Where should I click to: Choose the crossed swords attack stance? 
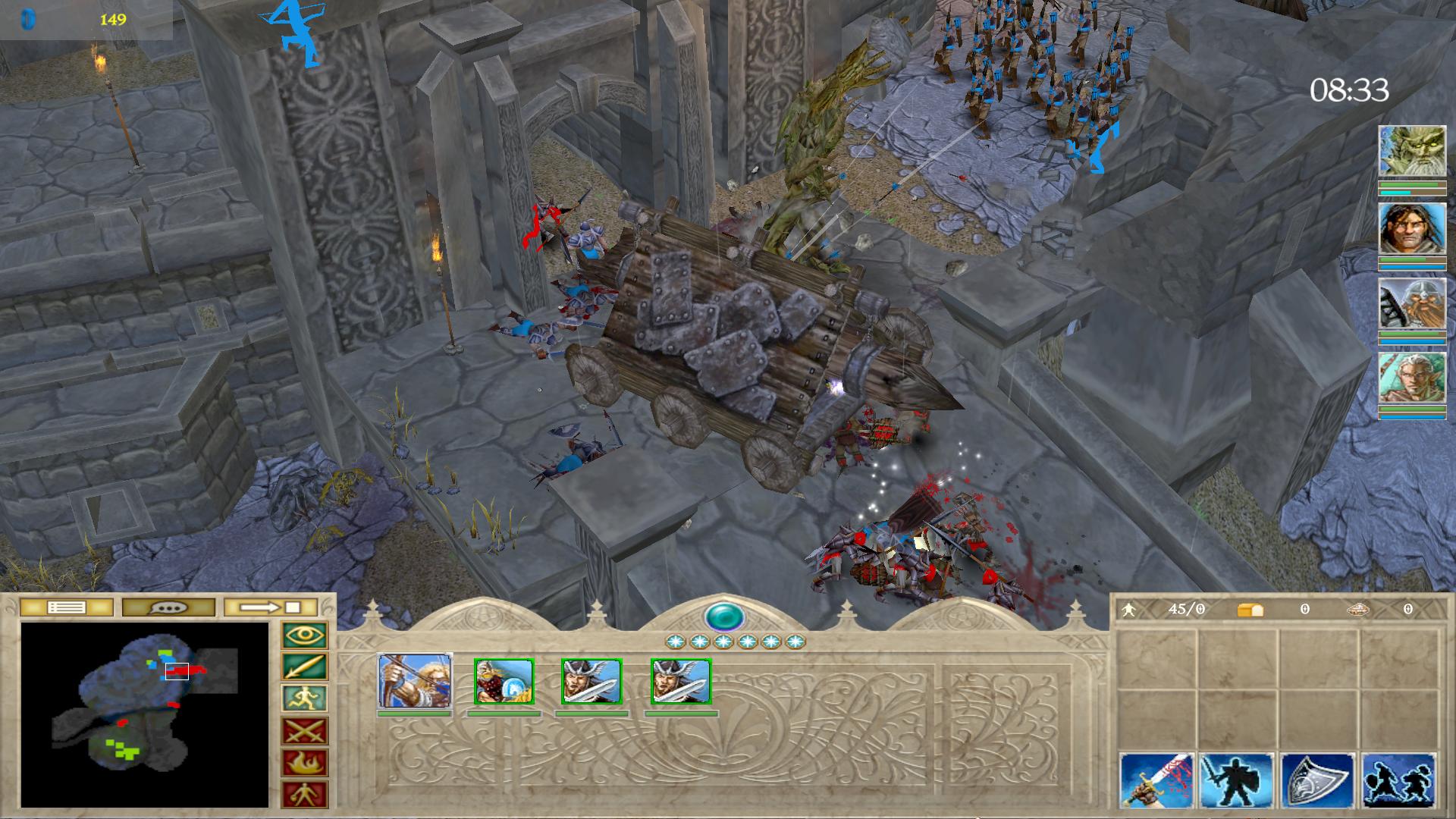(305, 731)
